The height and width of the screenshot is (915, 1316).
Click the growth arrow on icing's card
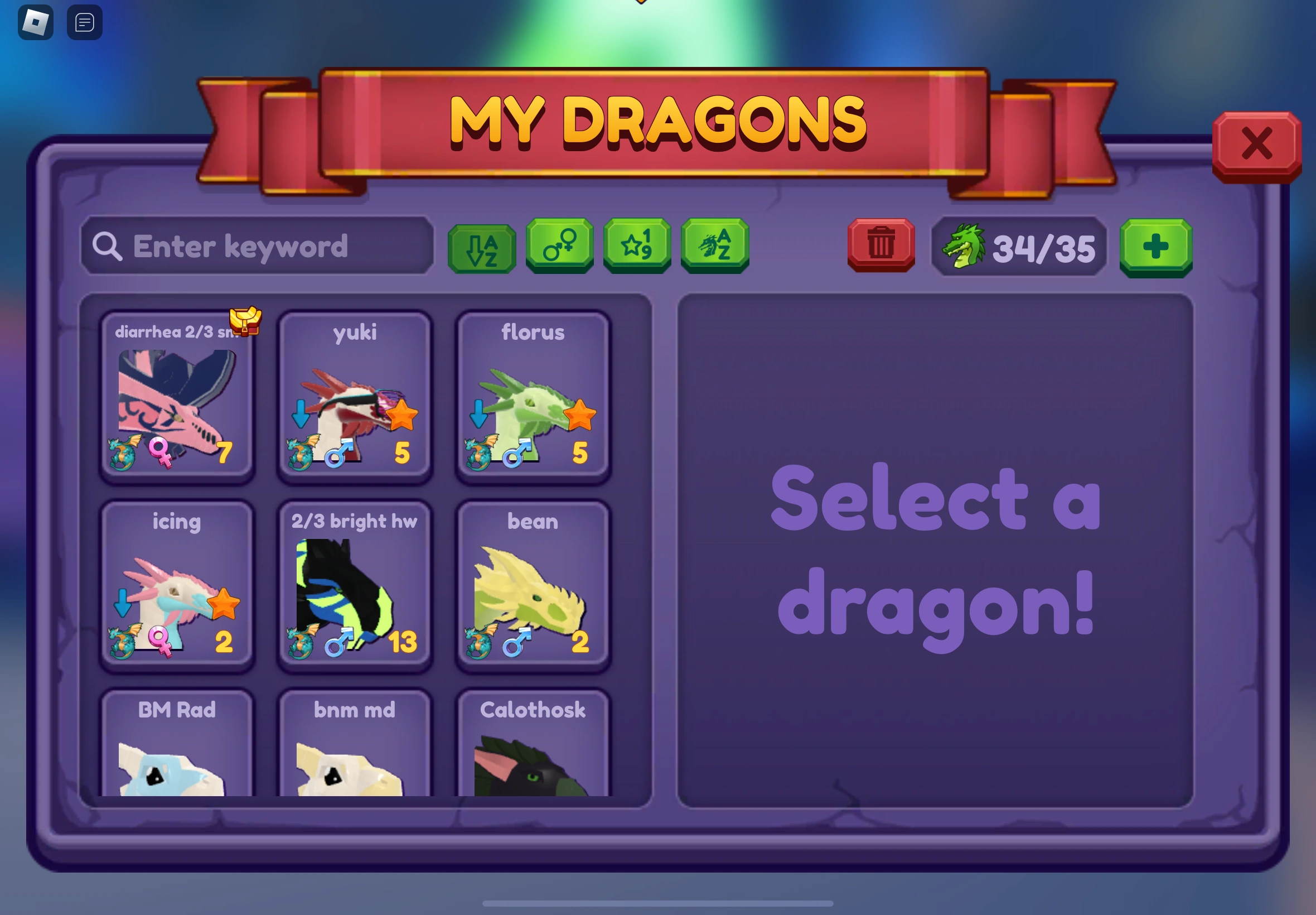122,604
